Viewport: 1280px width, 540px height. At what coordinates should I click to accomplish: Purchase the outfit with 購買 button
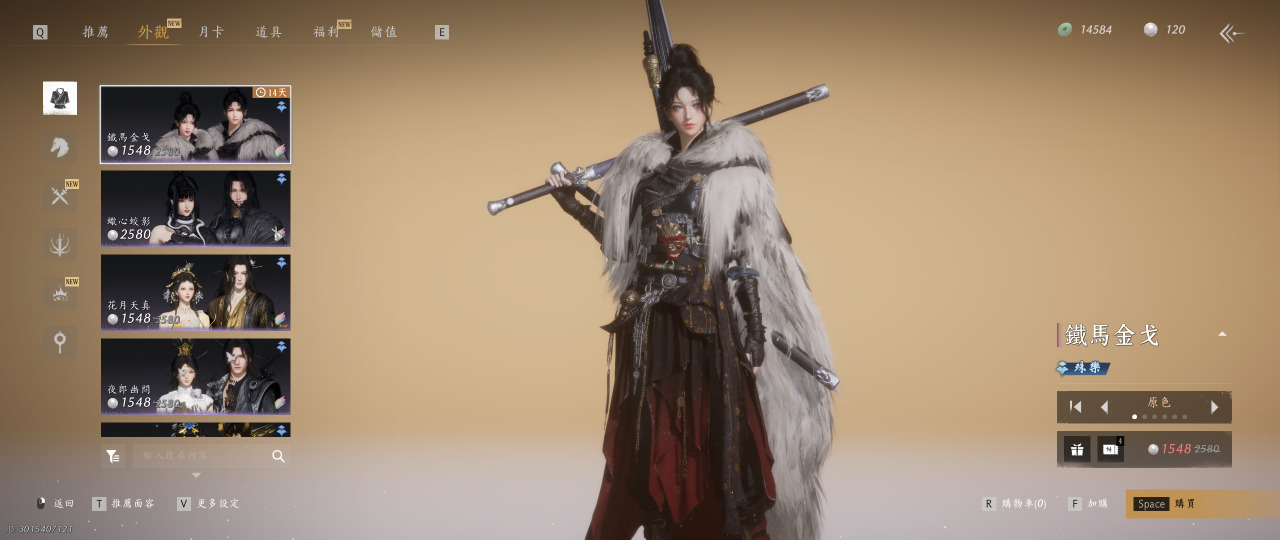(x=1201, y=504)
